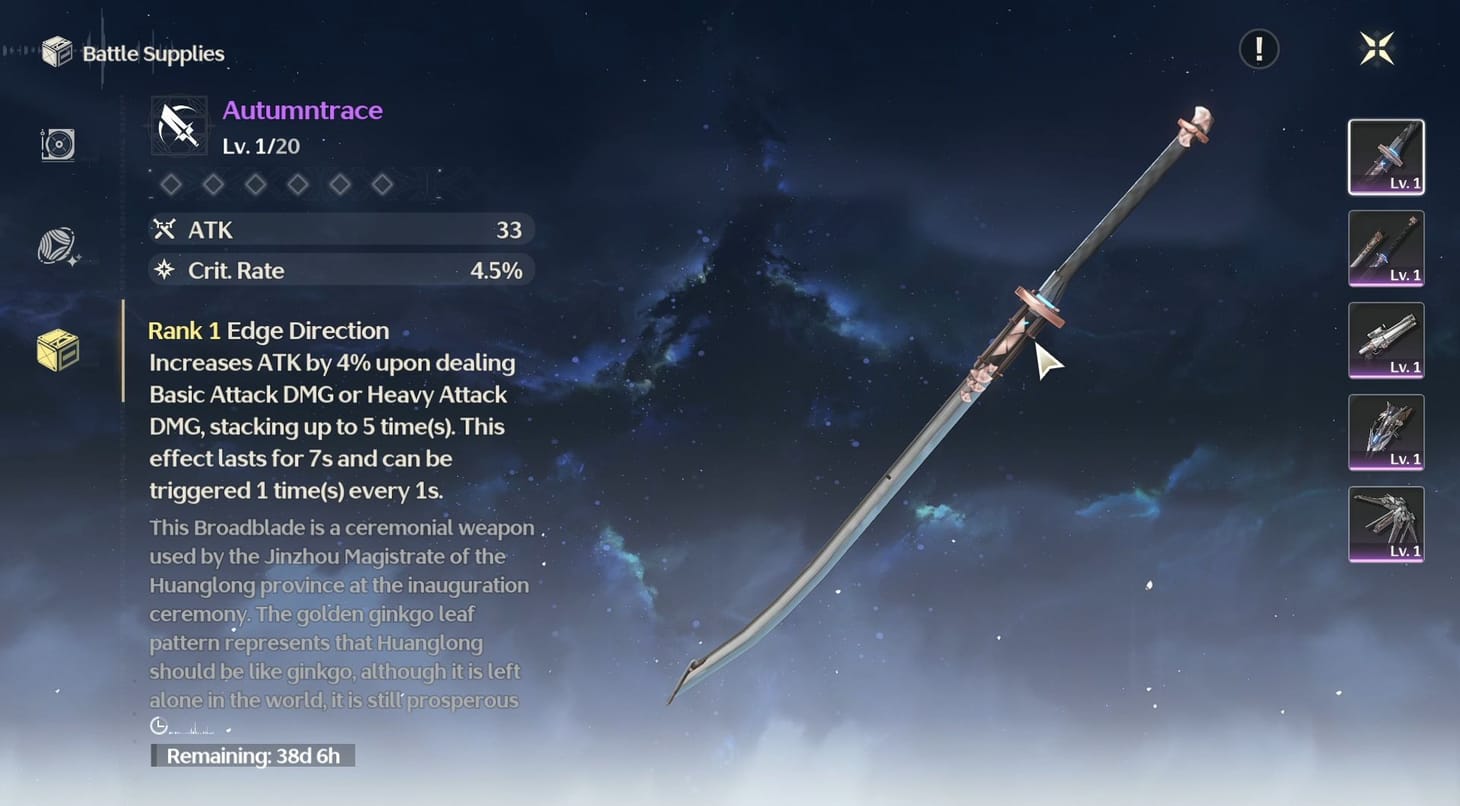Screen dimensions: 1460x806
Task: Select the bottom rectifier weapon thumbnail
Action: [x=1386, y=525]
